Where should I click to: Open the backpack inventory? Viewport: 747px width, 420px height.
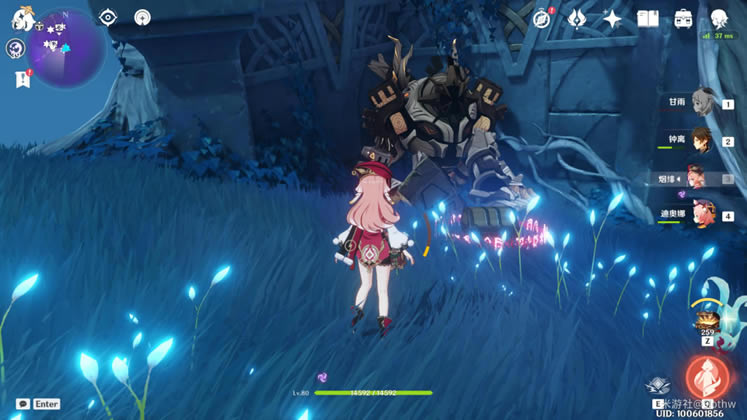pyautogui.click(x=684, y=19)
